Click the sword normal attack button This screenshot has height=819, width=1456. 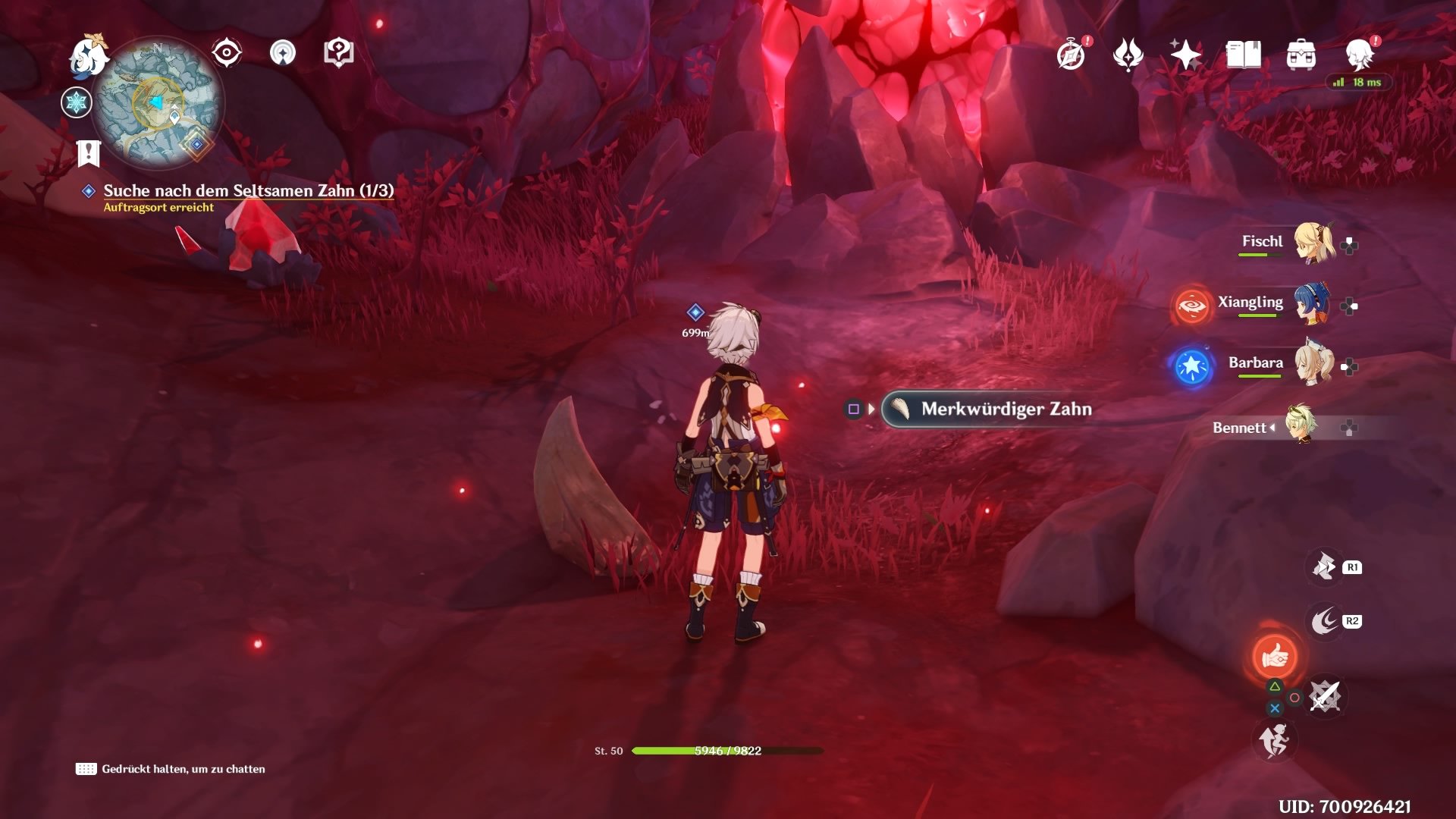pos(1325,696)
